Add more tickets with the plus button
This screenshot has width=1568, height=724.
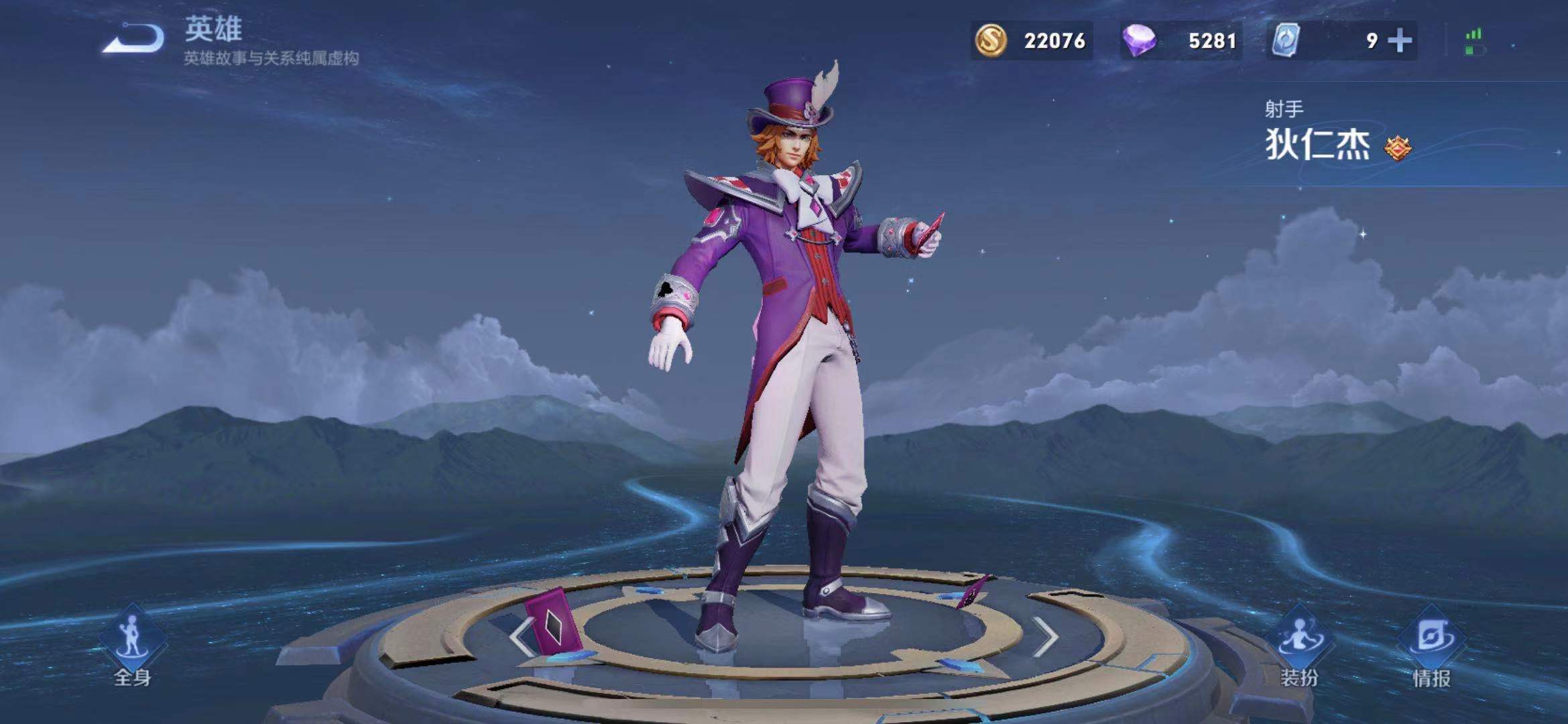coord(1400,41)
